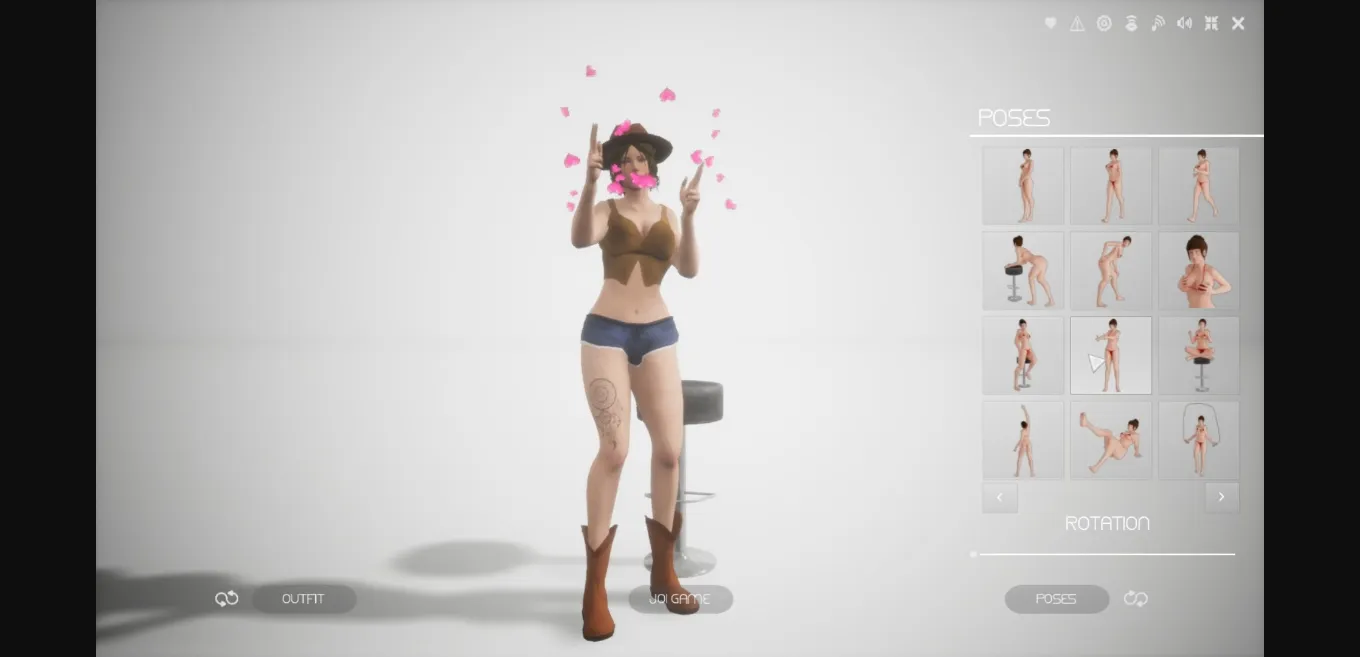Click the shrink-arrows fullscreen icon
This screenshot has height=657, width=1360.
coord(1211,24)
